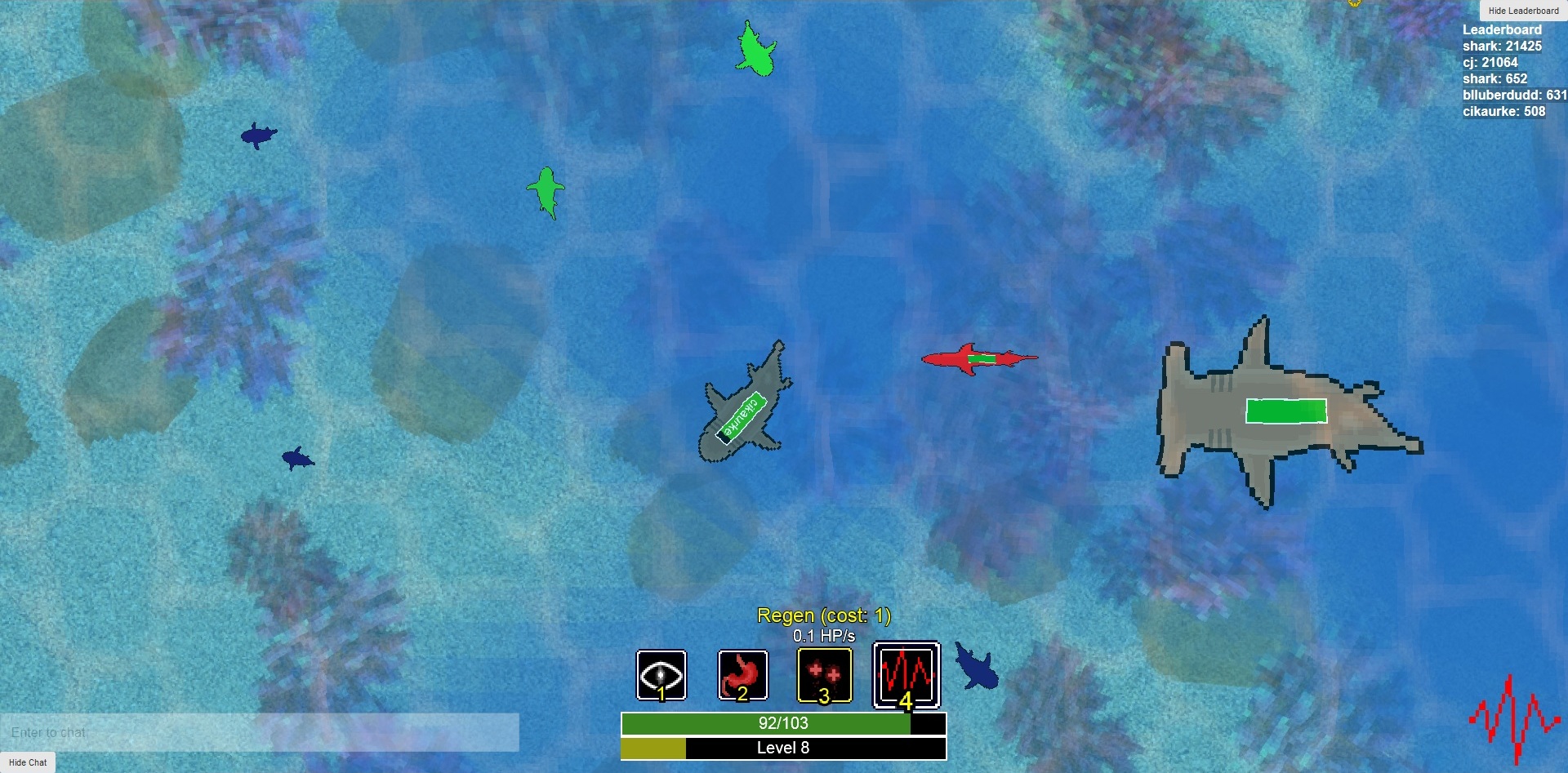
Task: Click the Enter to chat field
Action: tap(260, 732)
